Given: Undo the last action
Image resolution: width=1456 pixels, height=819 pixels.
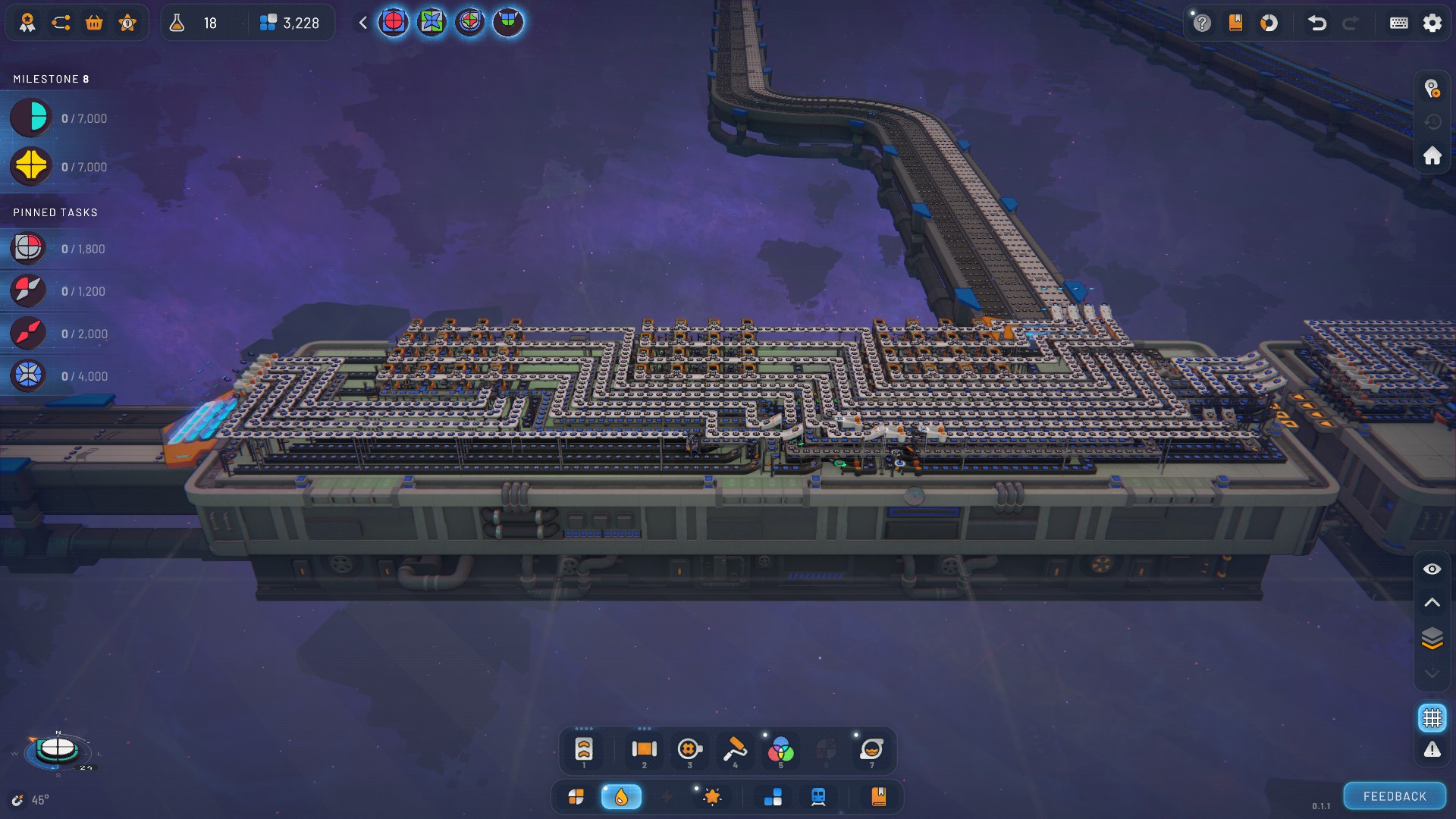Looking at the screenshot, I should pyautogui.click(x=1317, y=23).
